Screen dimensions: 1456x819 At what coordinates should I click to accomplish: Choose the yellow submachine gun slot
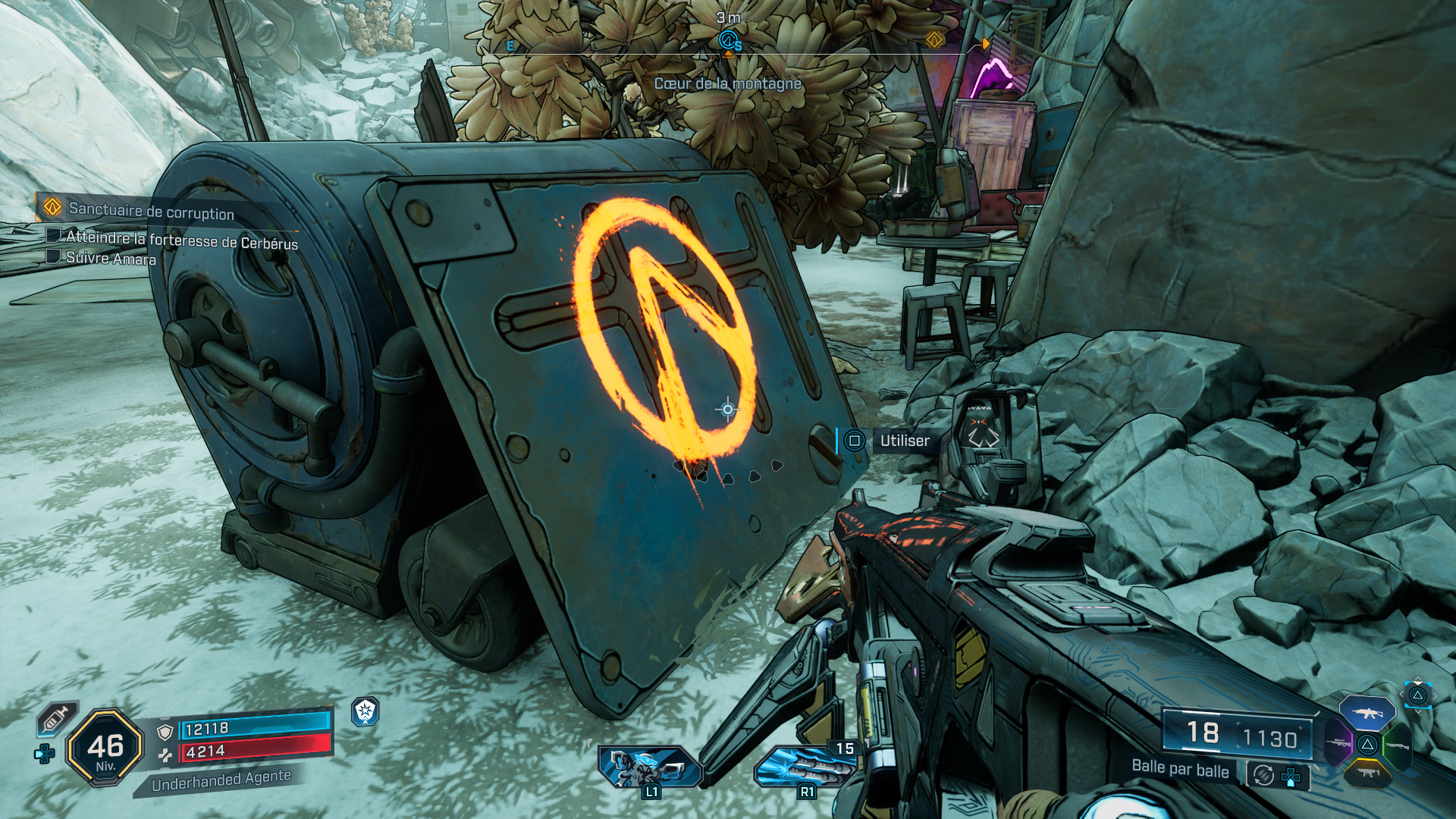click(1367, 773)
